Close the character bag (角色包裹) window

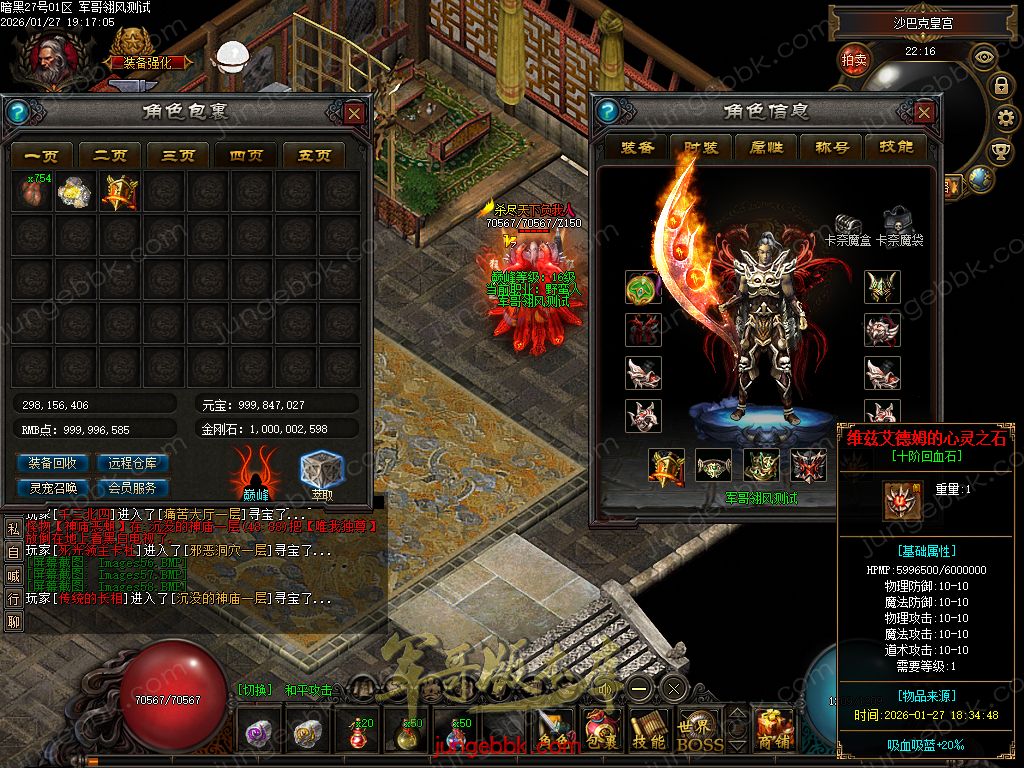click(x=354, y=113)
